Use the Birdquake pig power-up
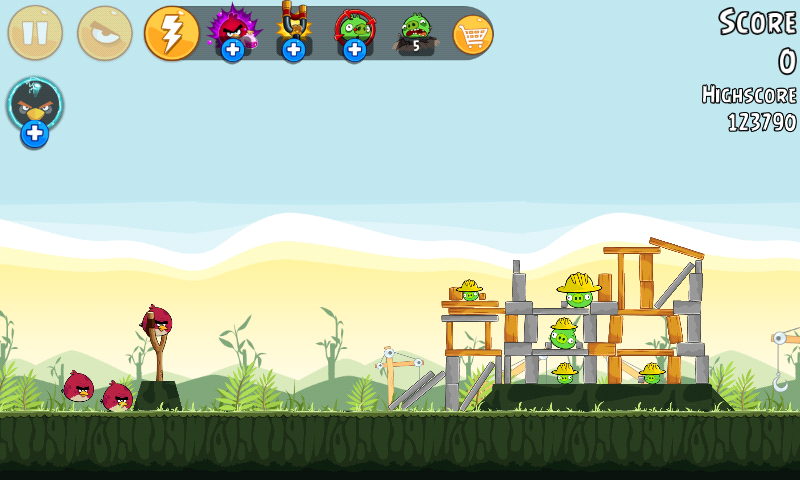800x480 pixels. [x=415, y=32]
